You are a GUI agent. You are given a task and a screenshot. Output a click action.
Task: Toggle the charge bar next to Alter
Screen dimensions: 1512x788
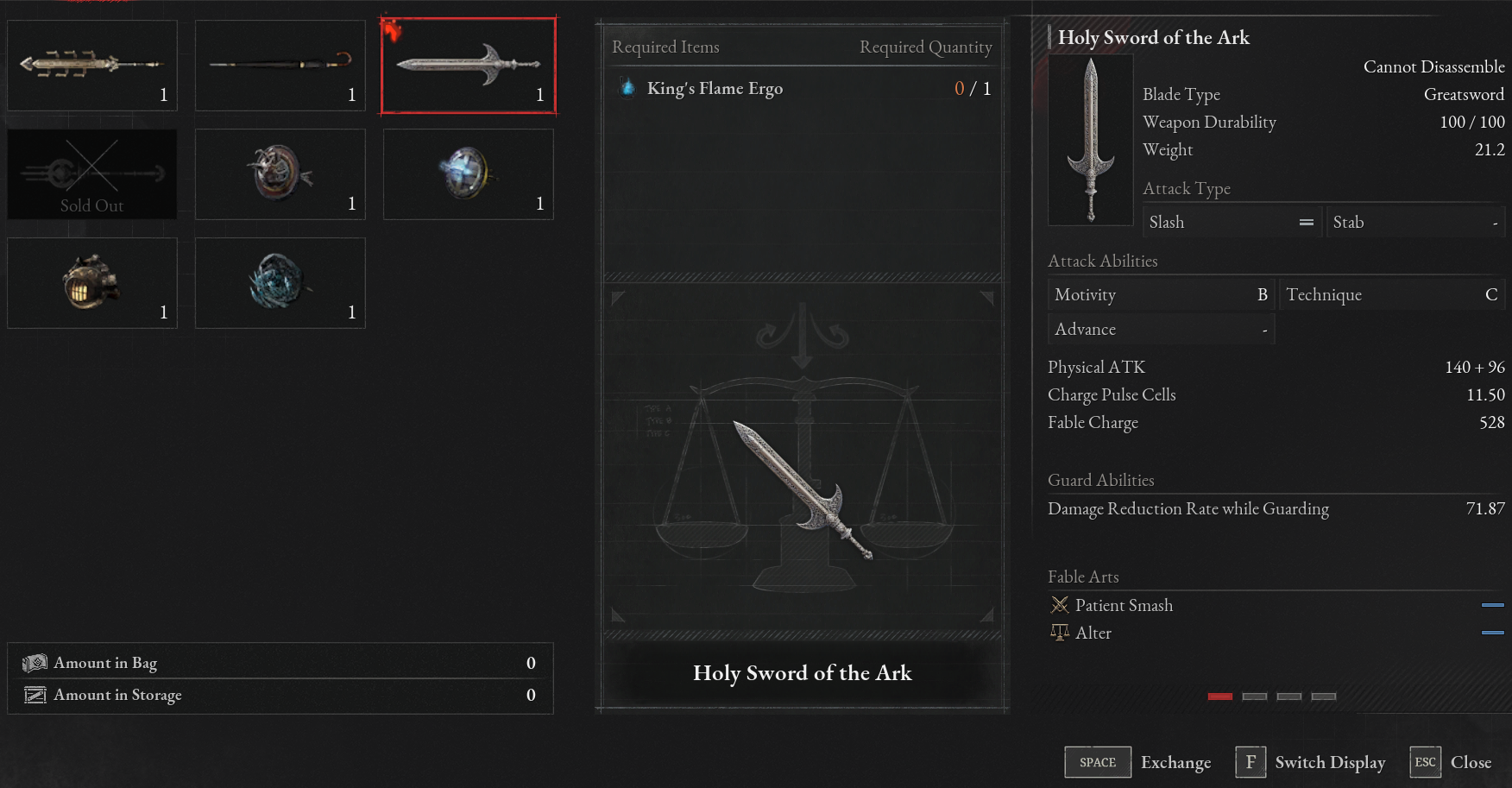pos(1492,632)
